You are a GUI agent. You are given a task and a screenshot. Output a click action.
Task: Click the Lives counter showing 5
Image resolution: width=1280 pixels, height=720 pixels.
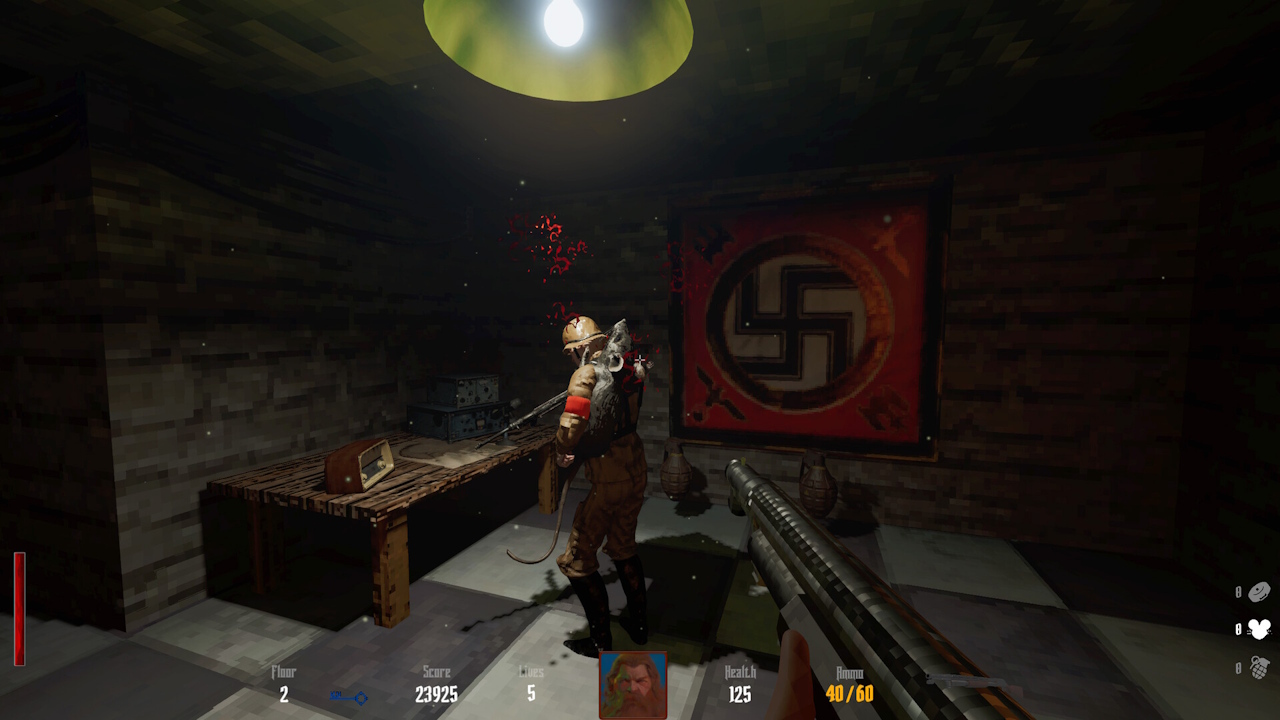click(531, 693)
